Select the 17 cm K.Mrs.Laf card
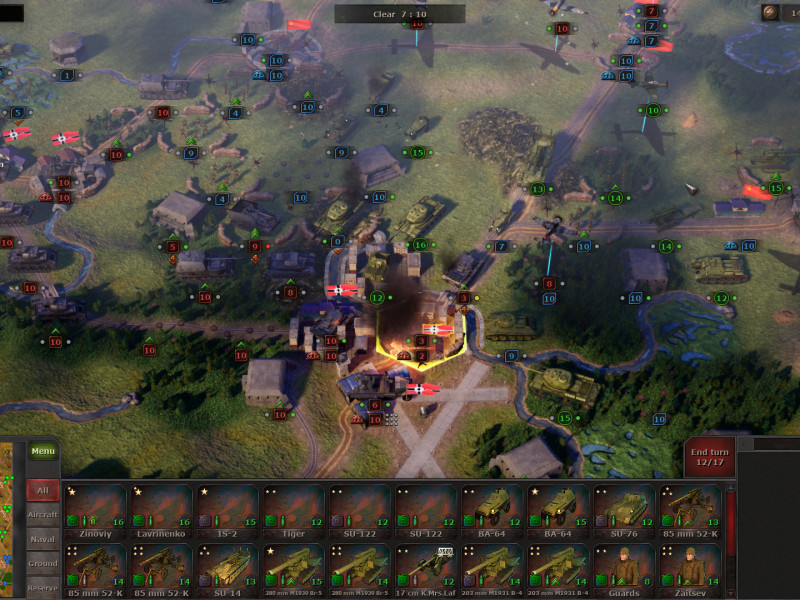 pyautogui.click(x=426, y=566)
